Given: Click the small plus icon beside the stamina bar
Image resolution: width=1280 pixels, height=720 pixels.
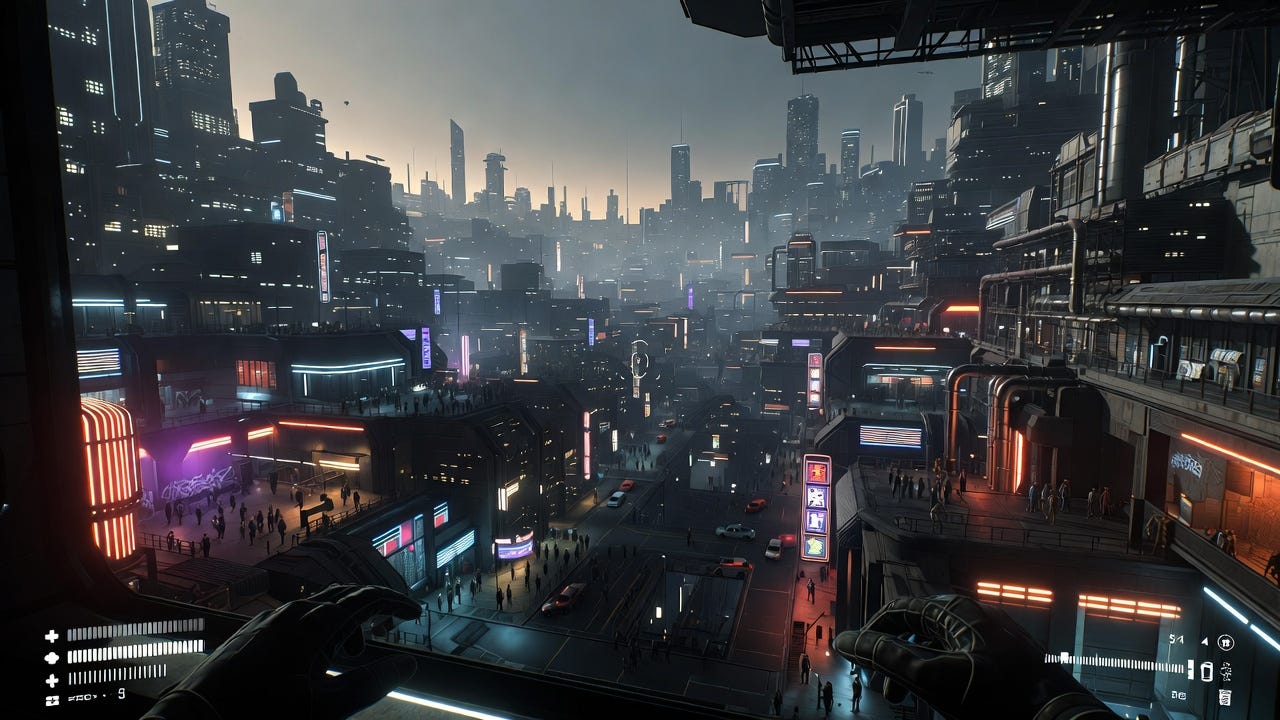Looking at the screenshot, I should [51, 678].
